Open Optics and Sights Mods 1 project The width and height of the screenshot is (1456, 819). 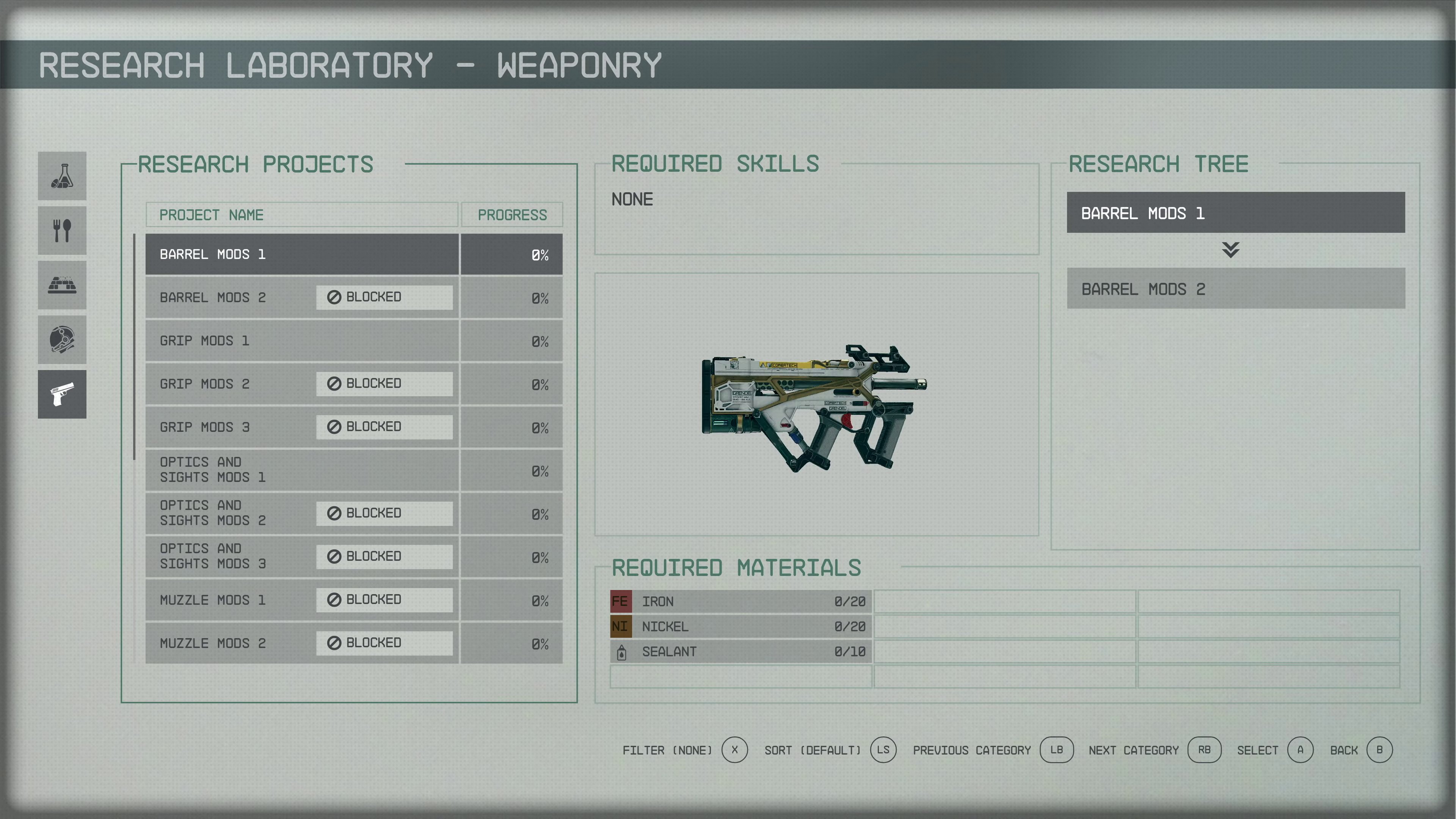[301, 470]
